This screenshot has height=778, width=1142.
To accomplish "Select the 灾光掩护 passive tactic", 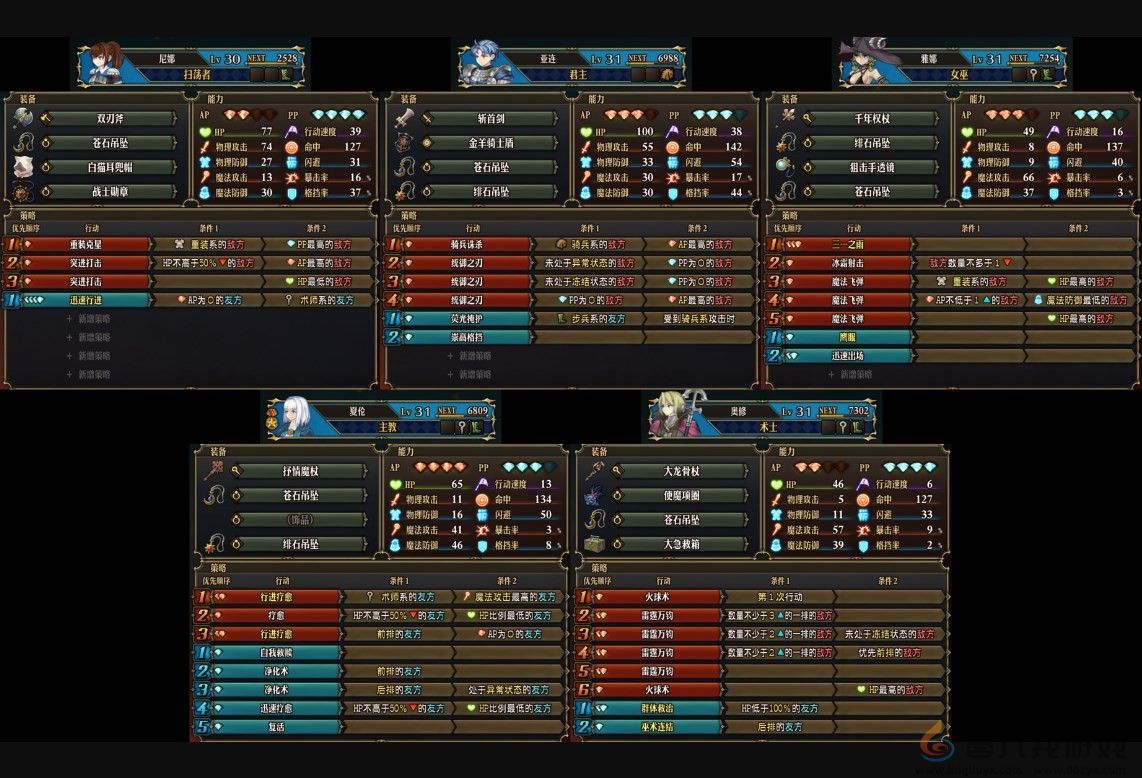I will (x=465, y=319).
